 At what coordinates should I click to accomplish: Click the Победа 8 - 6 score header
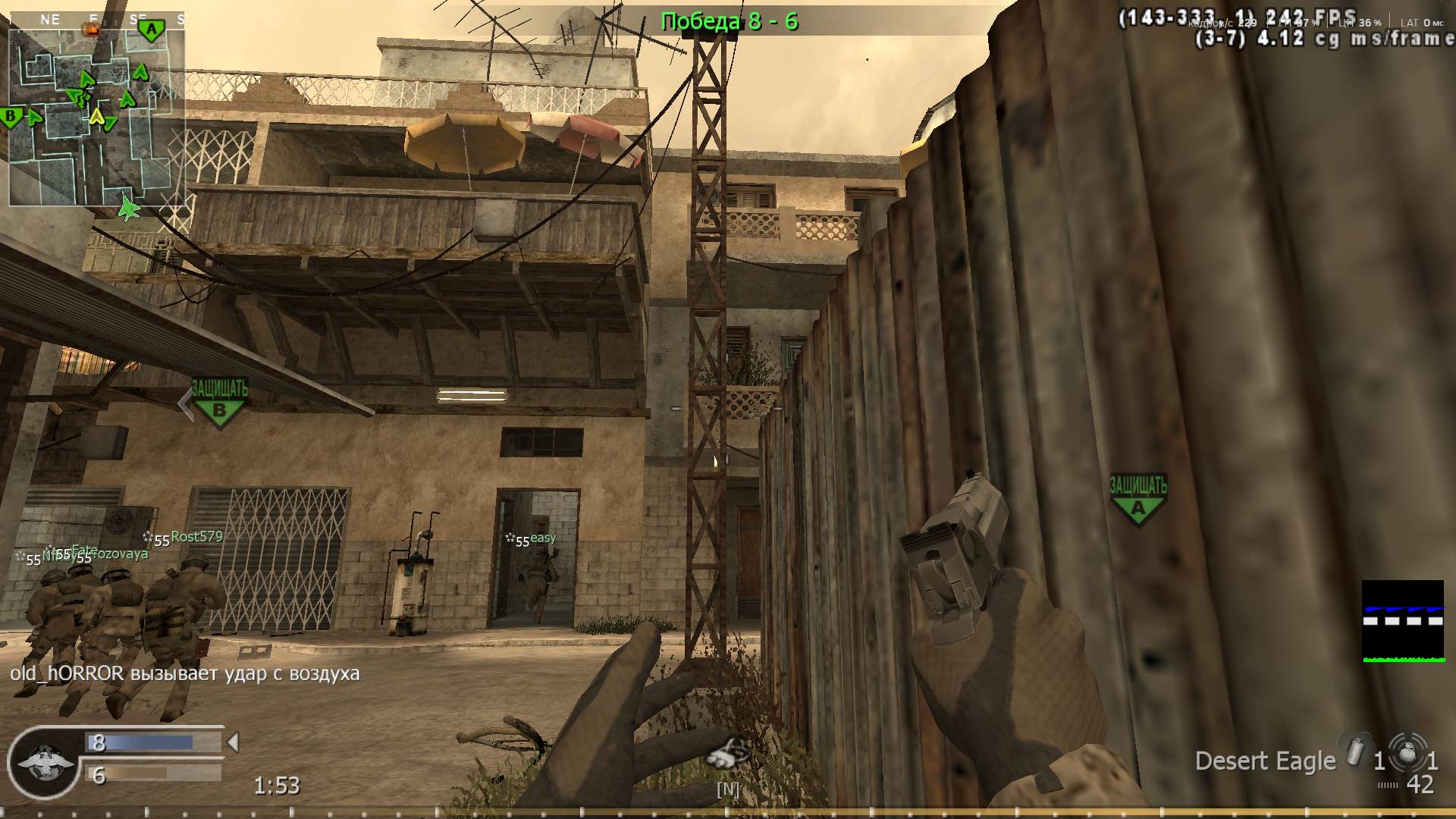click(x=730, y=22)
